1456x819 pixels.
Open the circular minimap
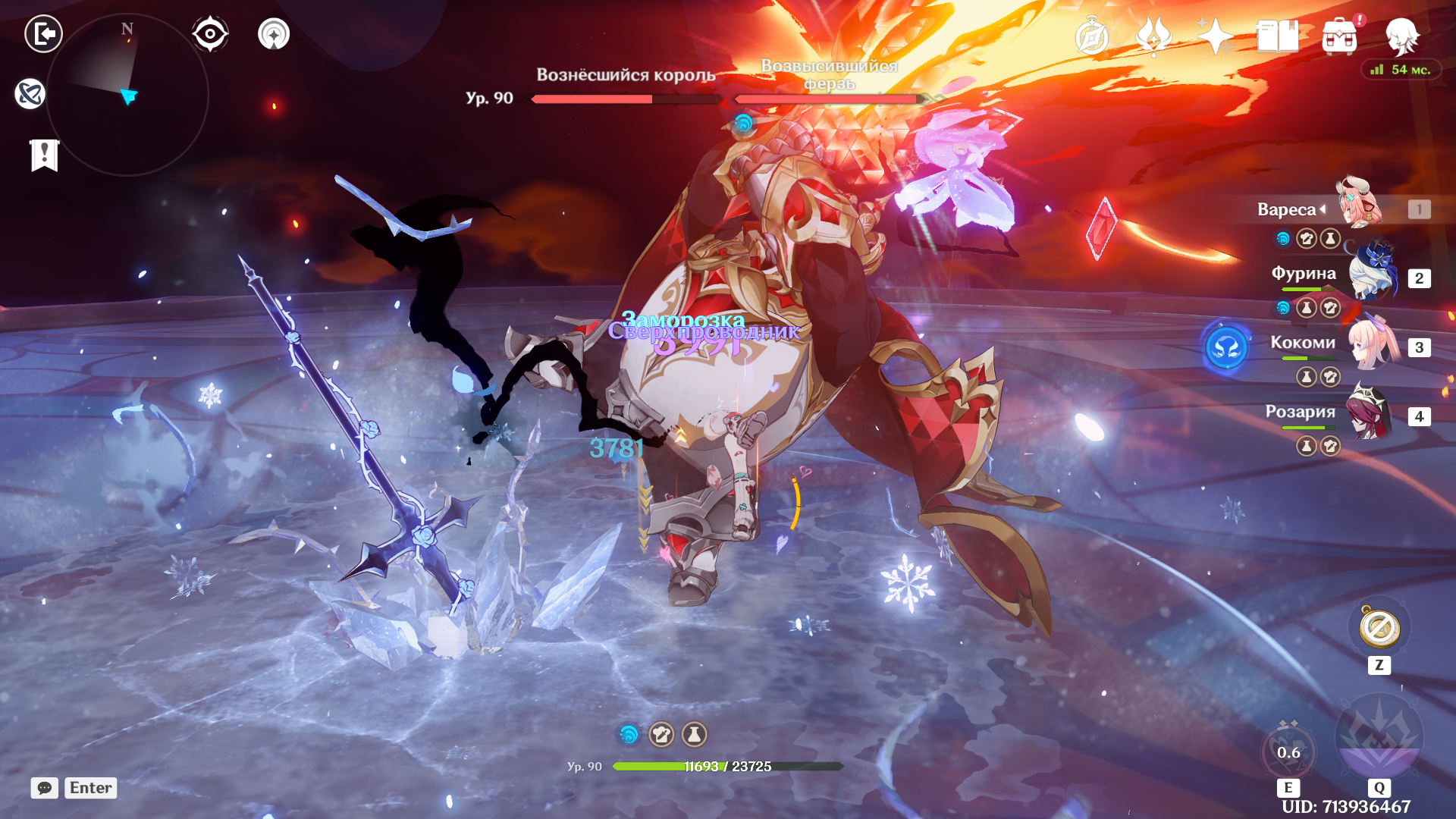(x=127, y=96)
